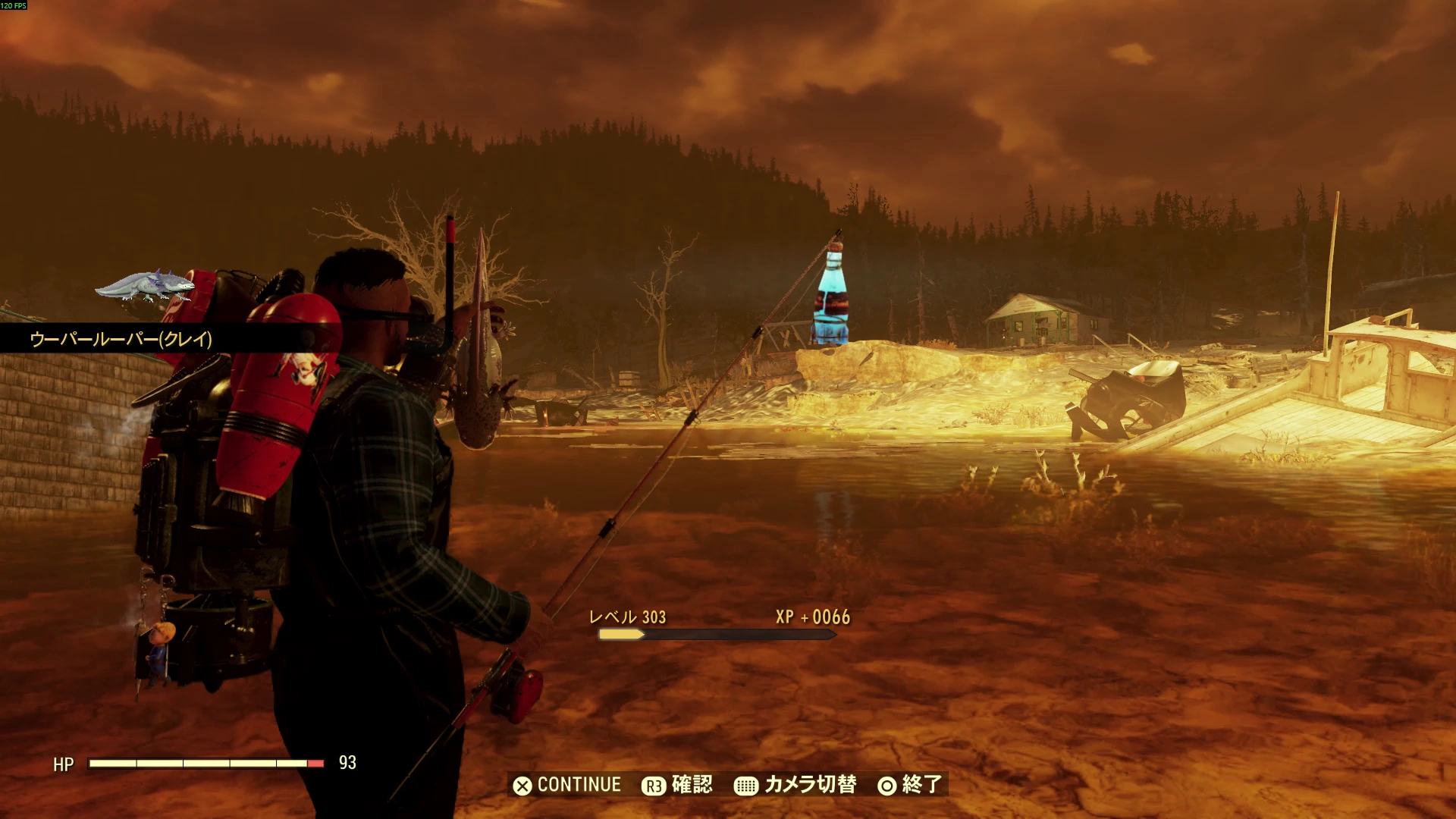Continue past the catch screen

pyautogui.click(x=567, y=785)
